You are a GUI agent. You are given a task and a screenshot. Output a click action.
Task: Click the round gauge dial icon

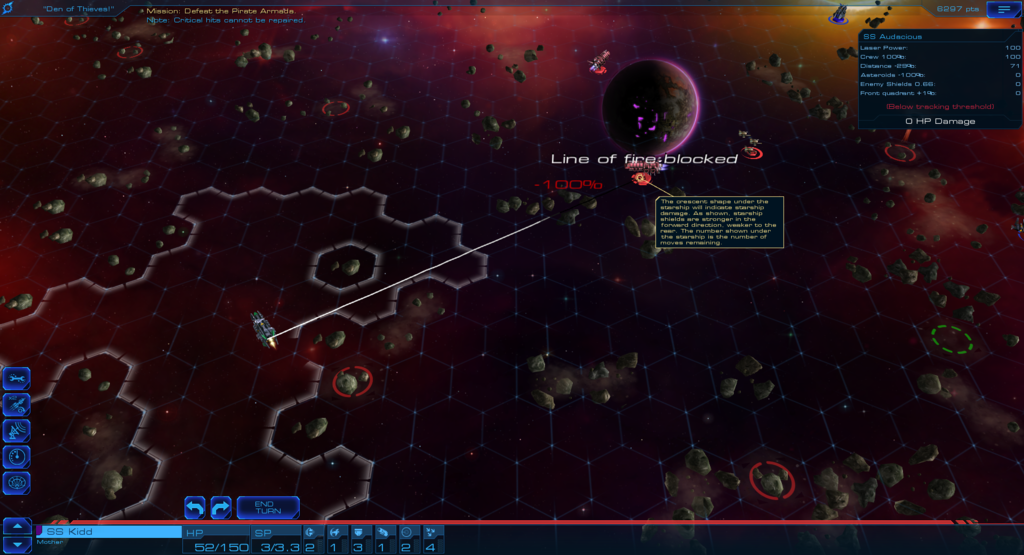(x=17, y=456)
